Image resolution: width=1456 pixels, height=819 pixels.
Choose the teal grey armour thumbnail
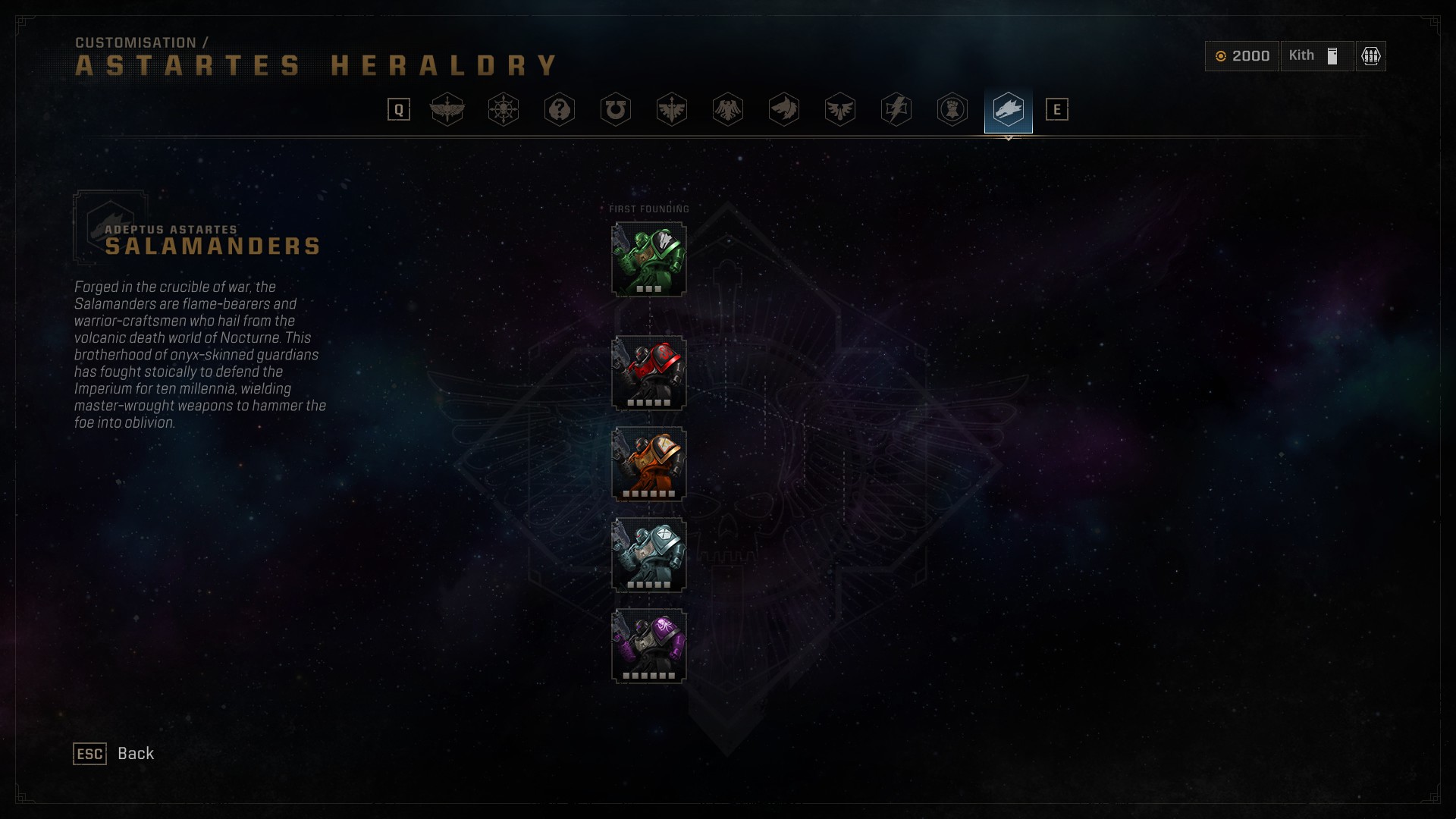tap(649, 555)
